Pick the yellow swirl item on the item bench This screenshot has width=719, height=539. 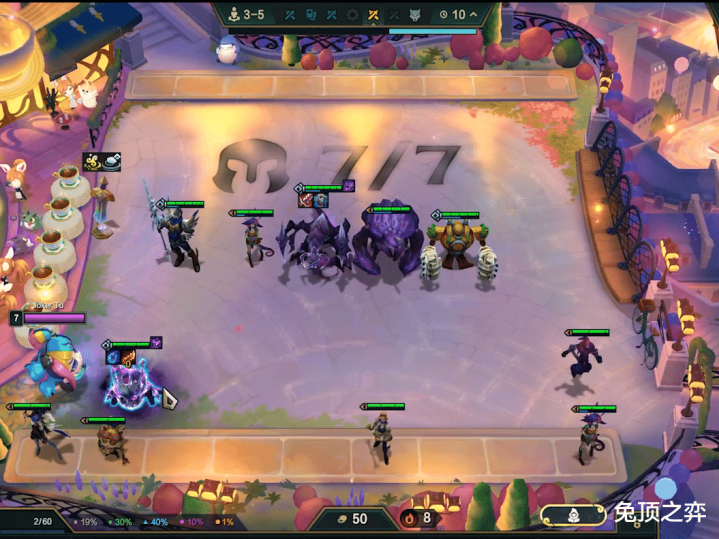click(94, 162)
